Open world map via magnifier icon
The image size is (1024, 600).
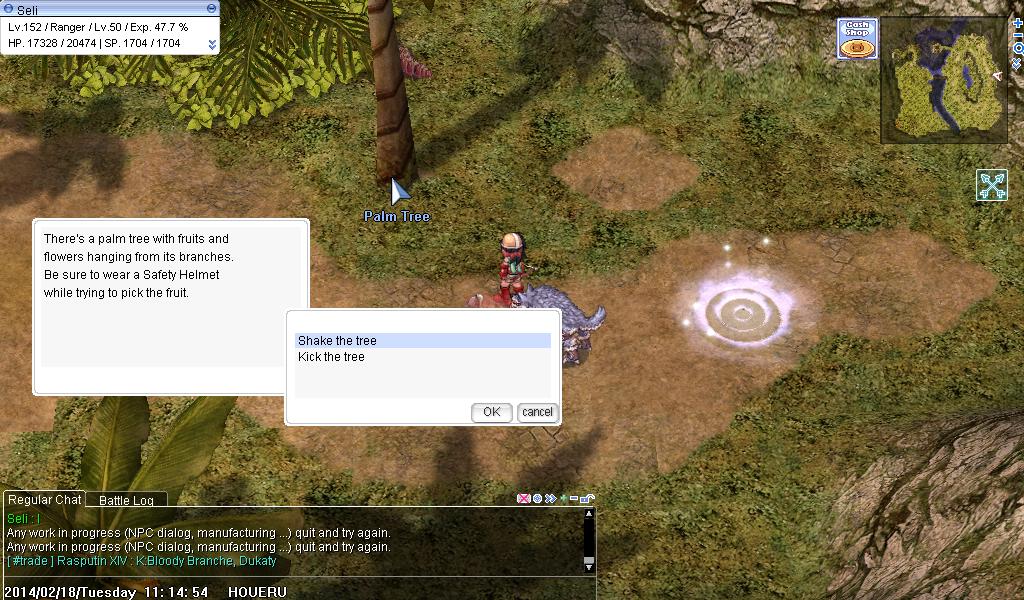tap(1018, 48)
